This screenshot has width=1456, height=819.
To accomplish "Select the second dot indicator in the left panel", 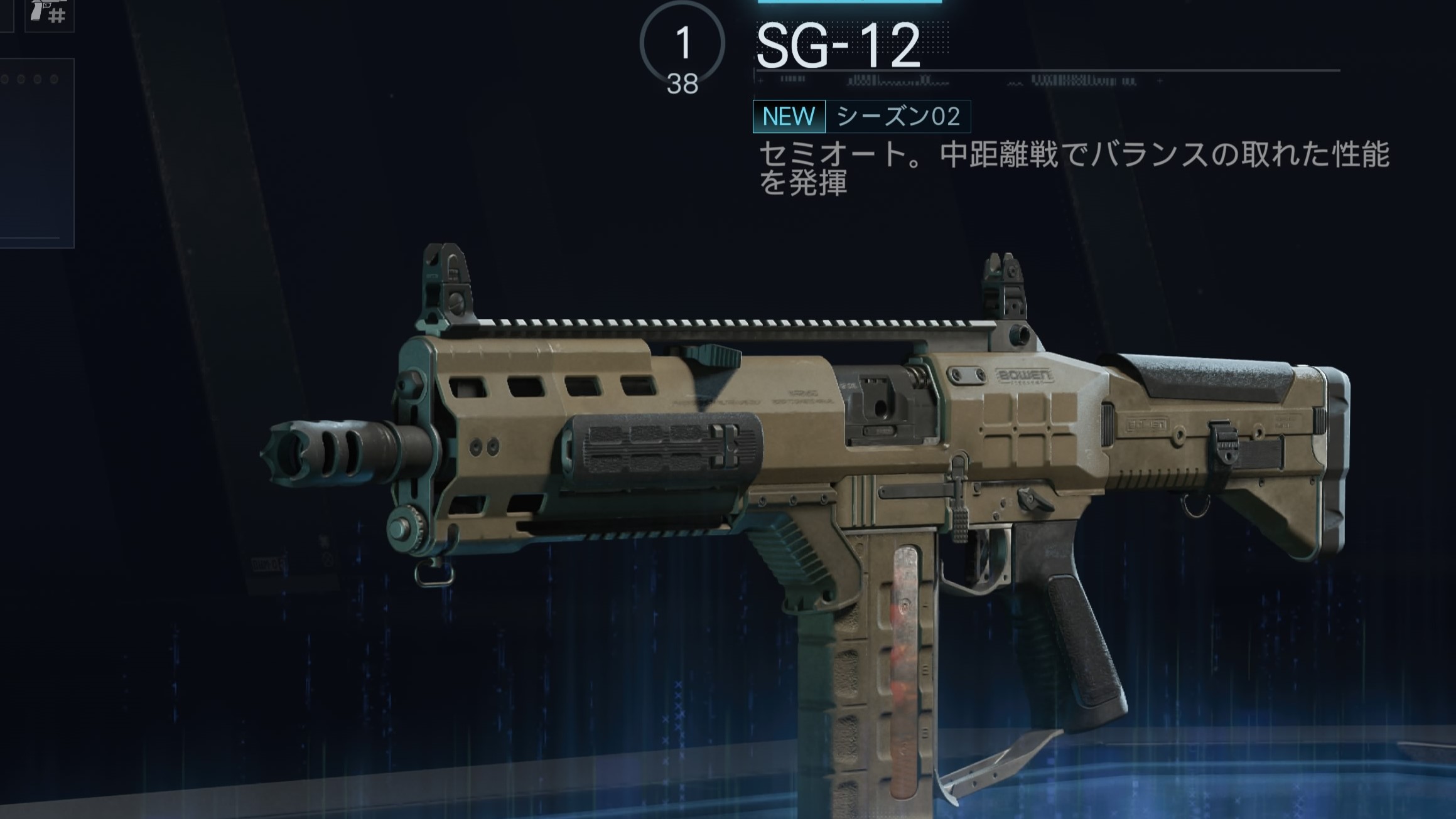I will tap(21, 78).
